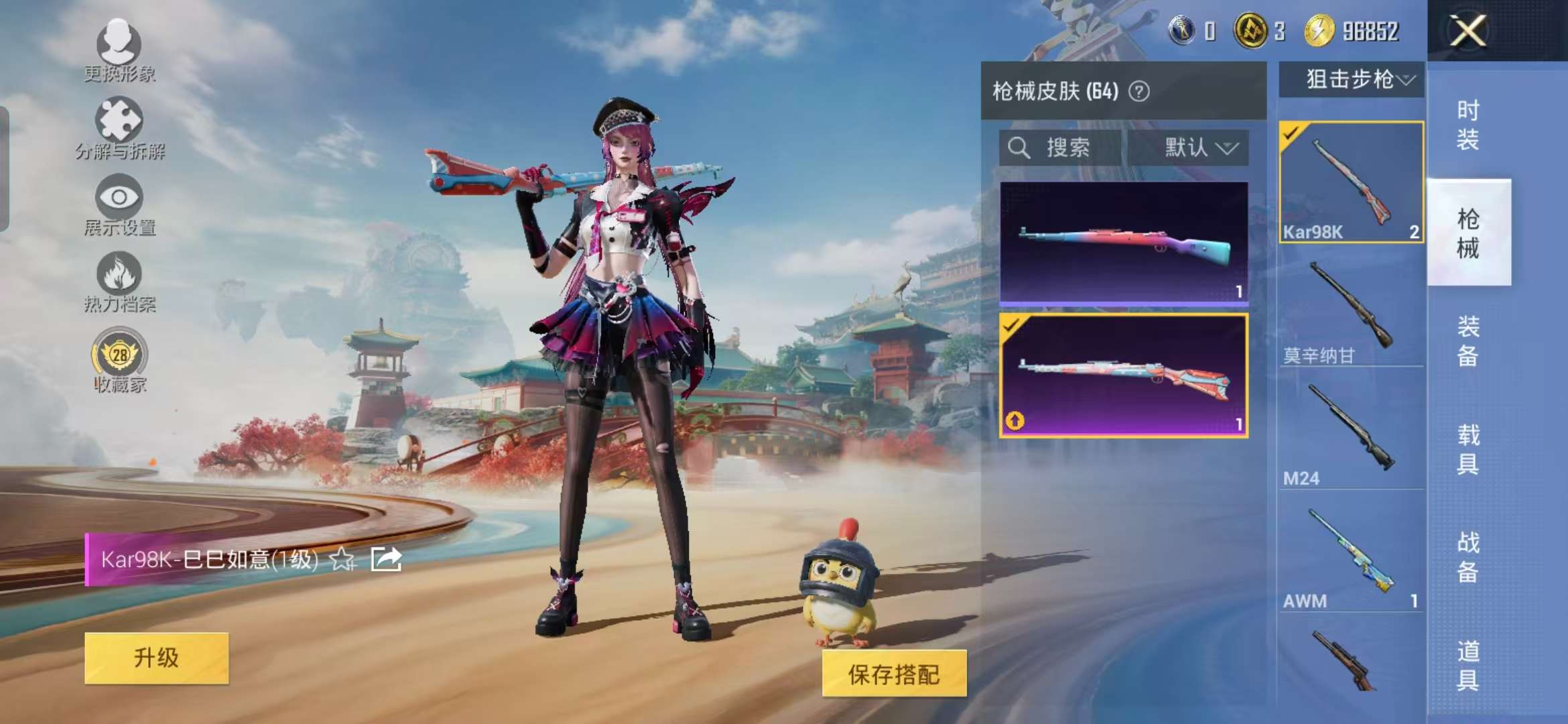Open 展示设置 display settings
Viewport: 1568px width, 724px height.
[119, 198]
